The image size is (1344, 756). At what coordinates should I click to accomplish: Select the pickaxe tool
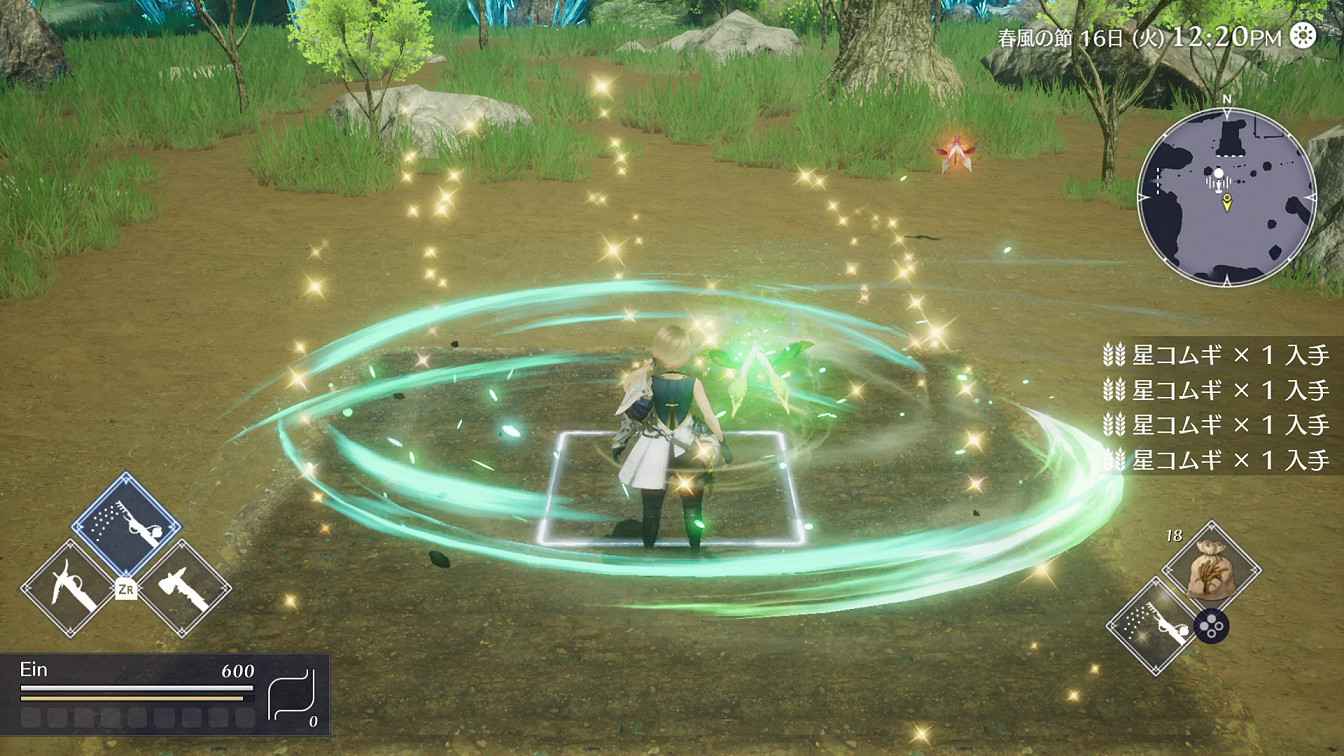(x=70, y=586)
